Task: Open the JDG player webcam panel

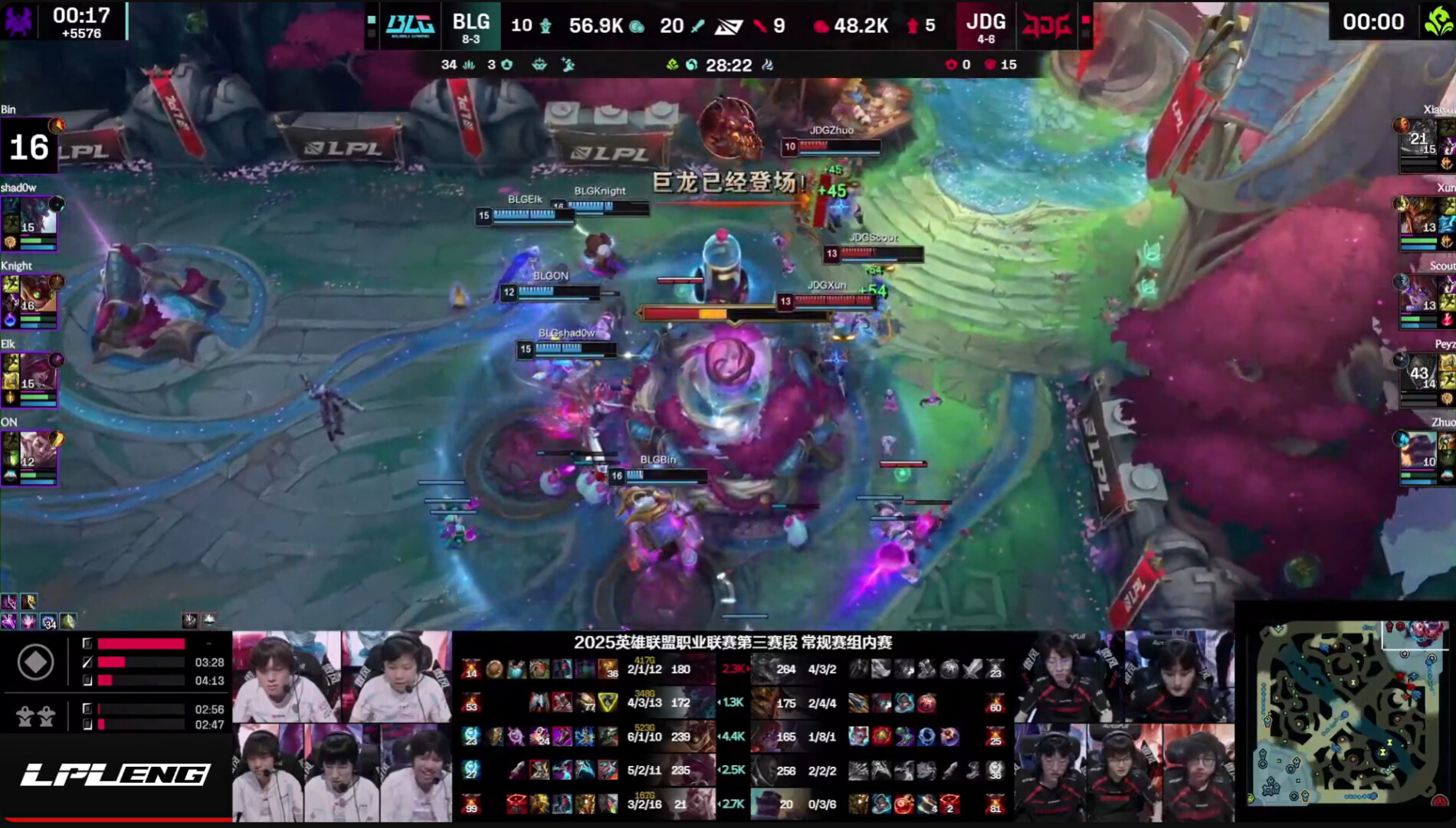Action: coord(1123,726)
